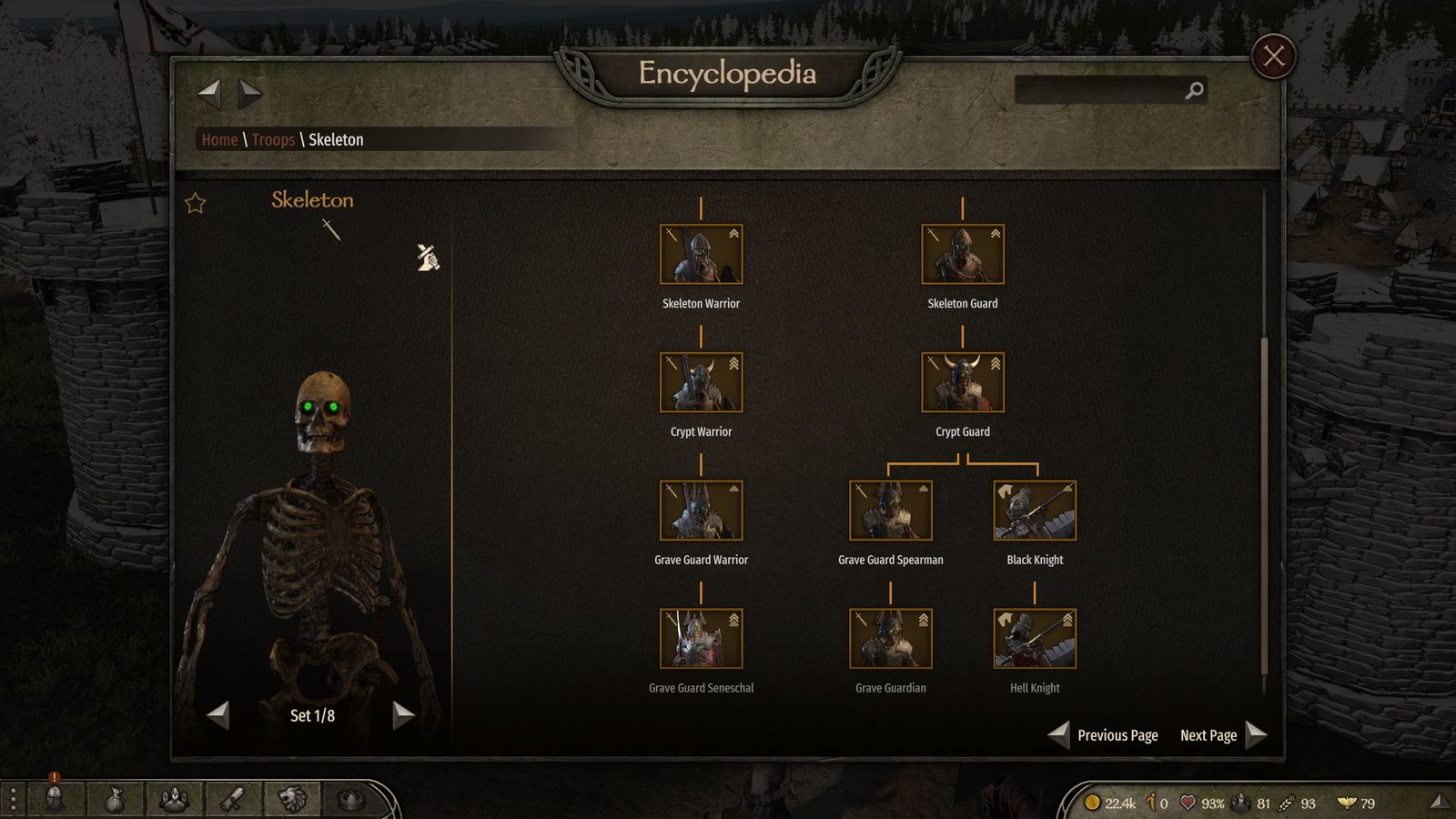View the Grave Guard Seneschal troop

tap(701, 640)
